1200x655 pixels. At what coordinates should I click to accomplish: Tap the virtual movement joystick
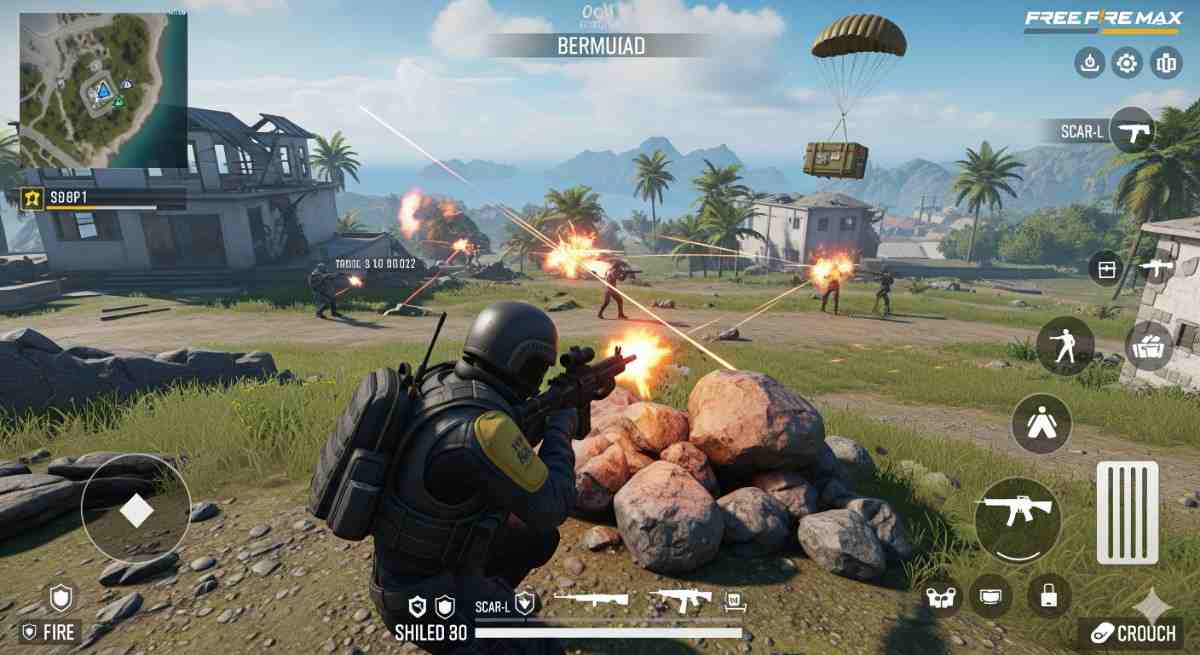[x=136, y=510]
